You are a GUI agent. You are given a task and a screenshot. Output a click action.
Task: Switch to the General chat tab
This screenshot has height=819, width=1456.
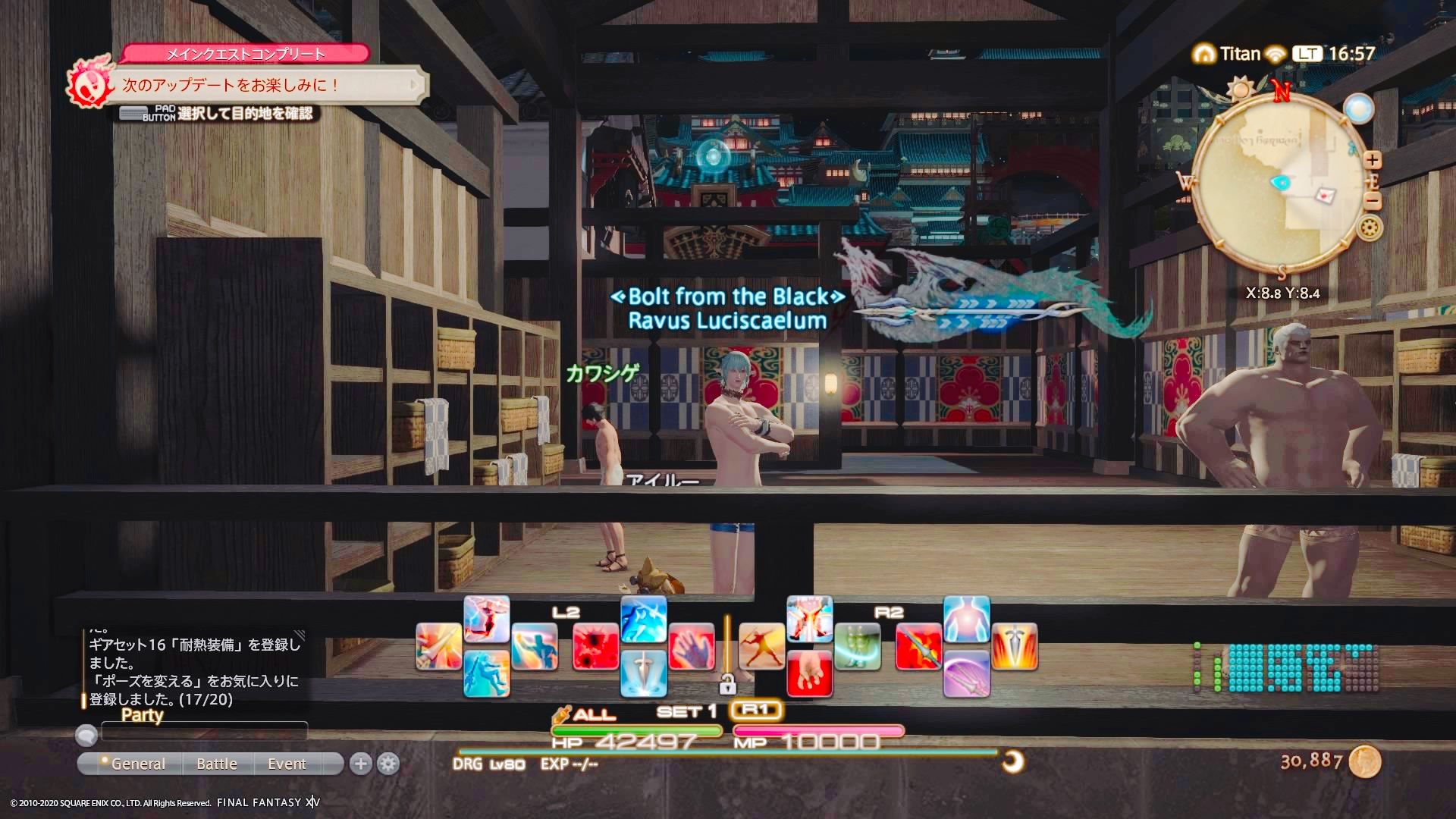(x=137, y=764)
